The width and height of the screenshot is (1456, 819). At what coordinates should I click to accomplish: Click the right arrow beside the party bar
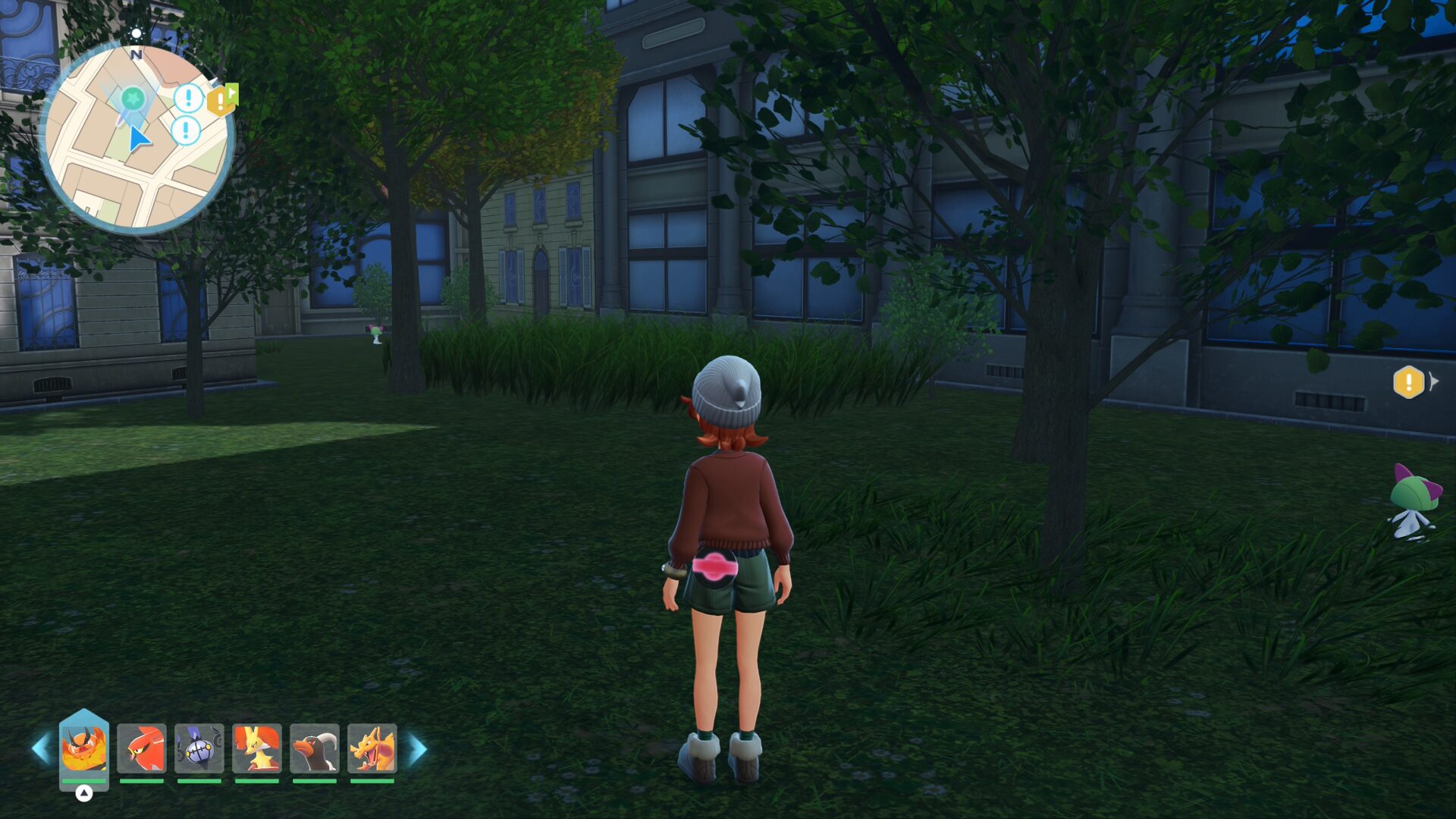[418, 749]
